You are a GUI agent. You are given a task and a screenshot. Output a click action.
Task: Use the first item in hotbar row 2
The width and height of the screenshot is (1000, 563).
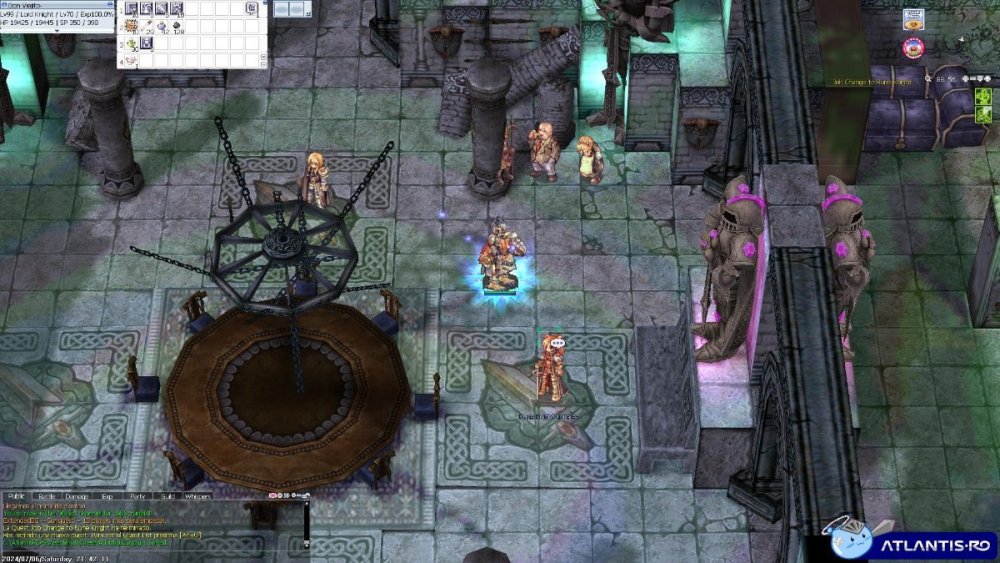[x=131, y=26]
